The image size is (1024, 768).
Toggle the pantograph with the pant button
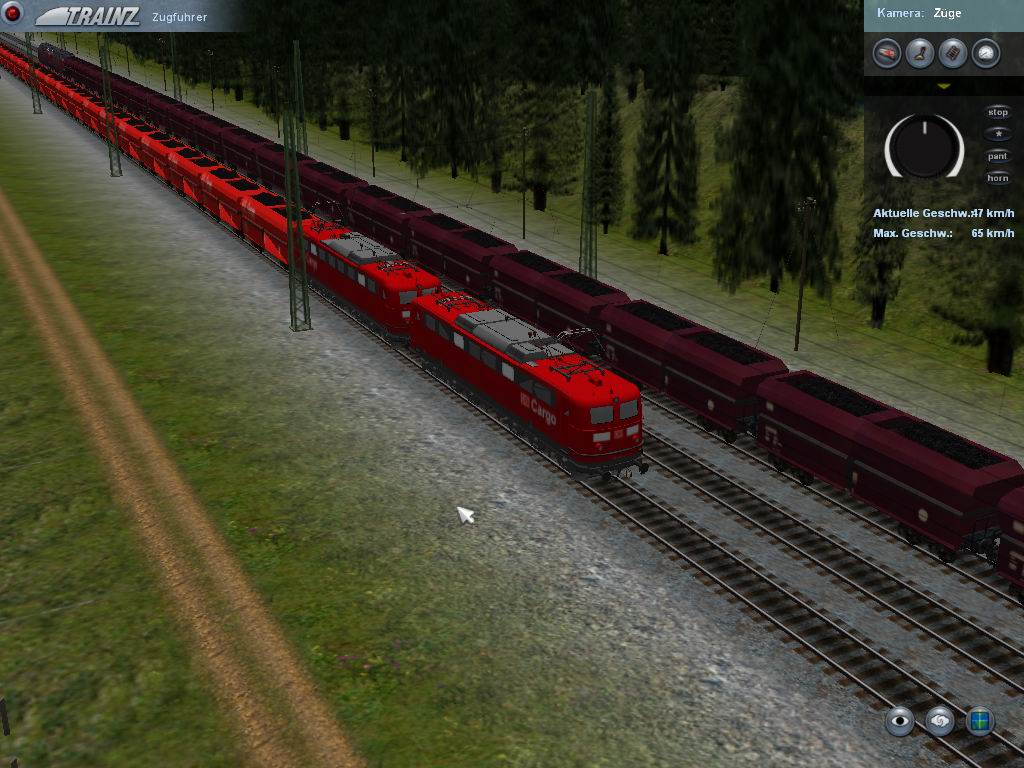997,156
